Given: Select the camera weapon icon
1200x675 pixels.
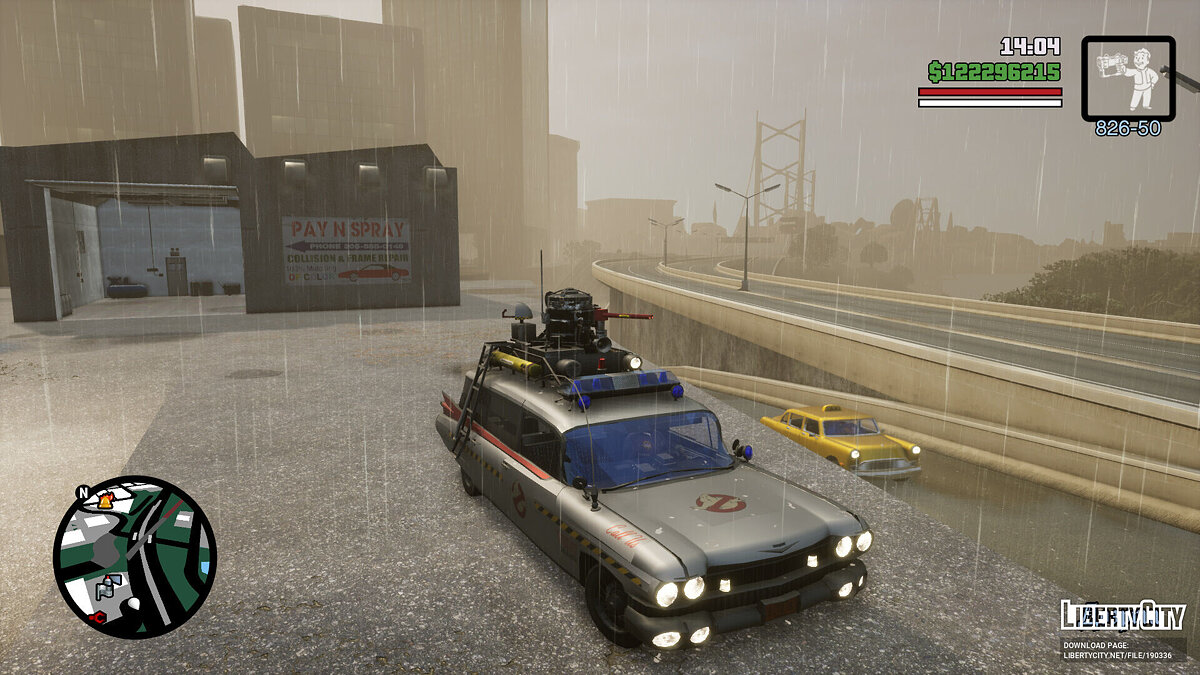Looking at the screenshot, I should click(1128, 78).
